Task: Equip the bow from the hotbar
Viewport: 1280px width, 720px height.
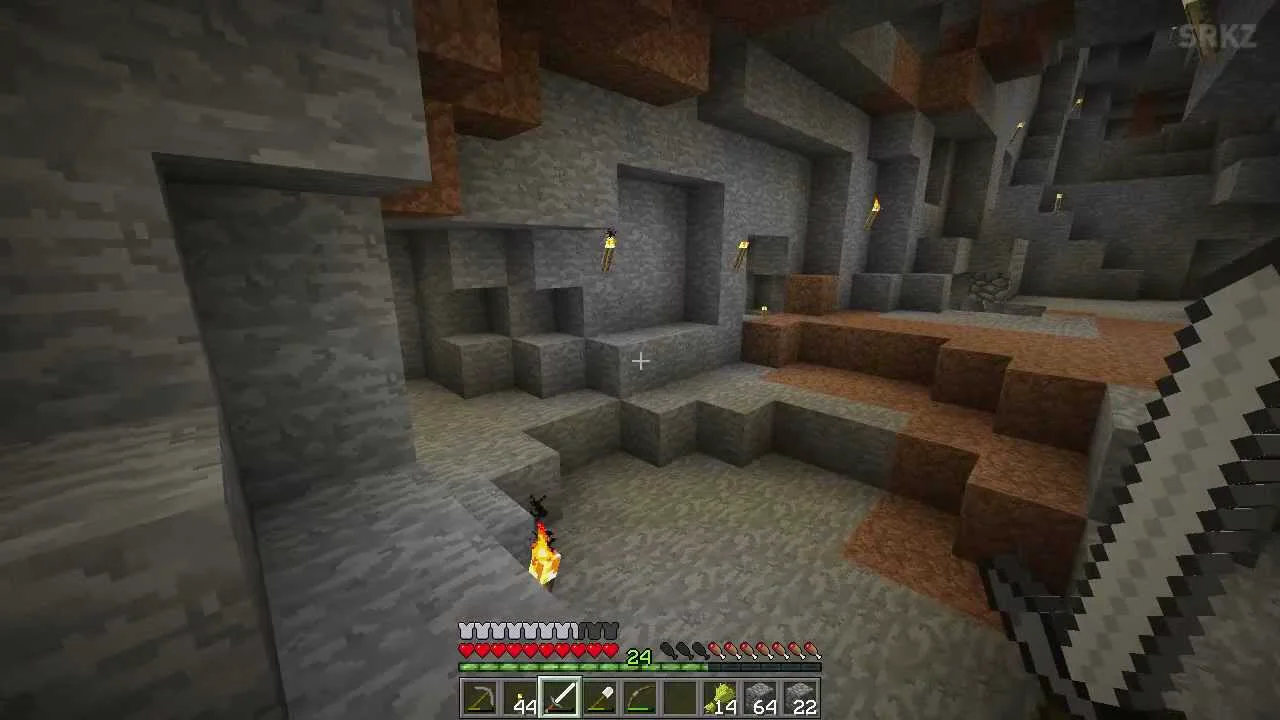Action: pyautogui.click(x=640, y=698)
